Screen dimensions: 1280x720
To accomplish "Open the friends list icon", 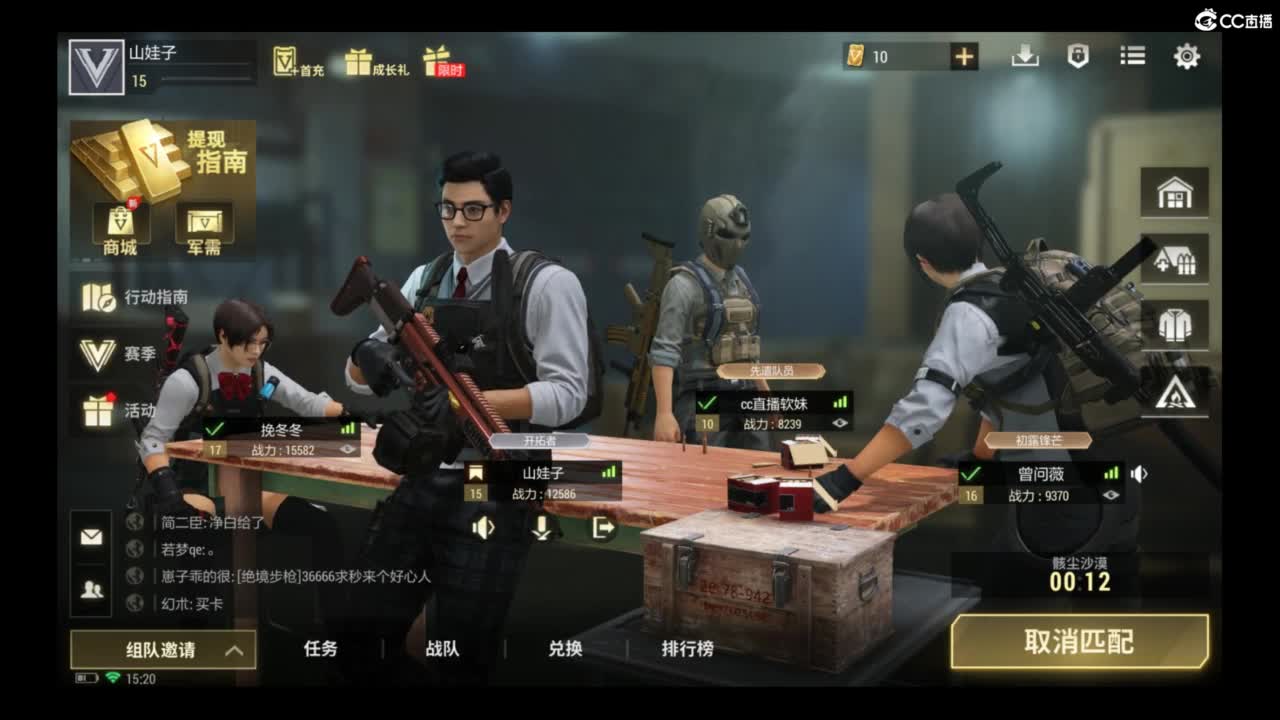I will [91, 590].
